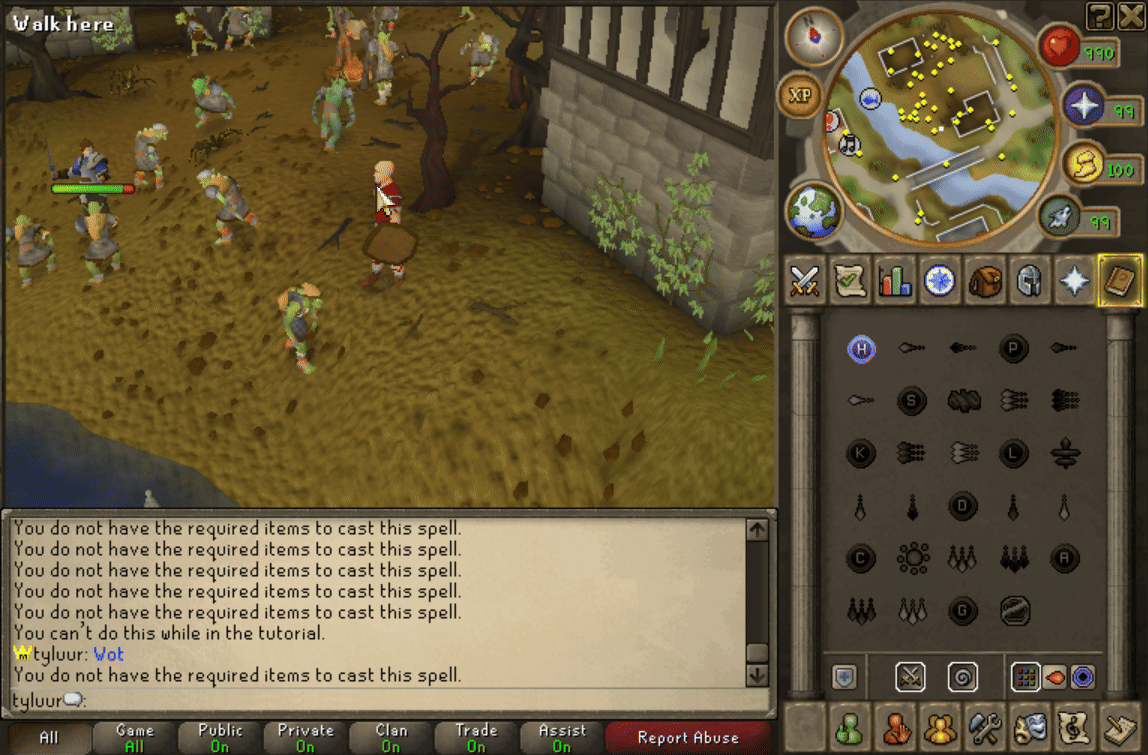The height and width of the screenshot is (755, 1148).
Task: Click the Report Abuse button
Action: (688, 738)
